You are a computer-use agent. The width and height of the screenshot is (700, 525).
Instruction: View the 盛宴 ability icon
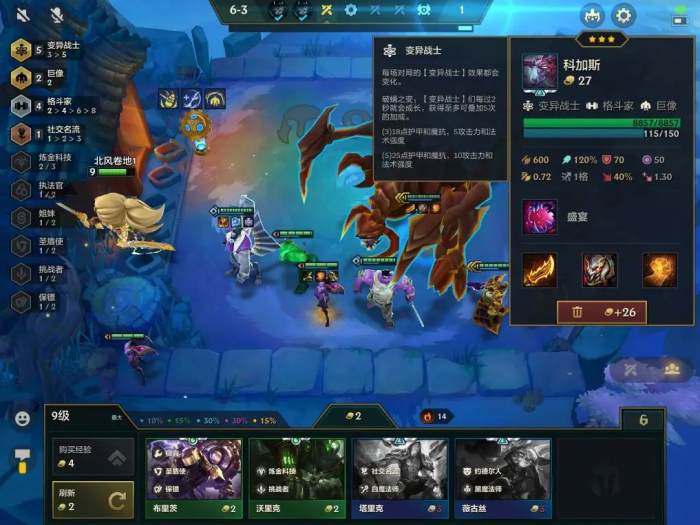coord(540,217)
